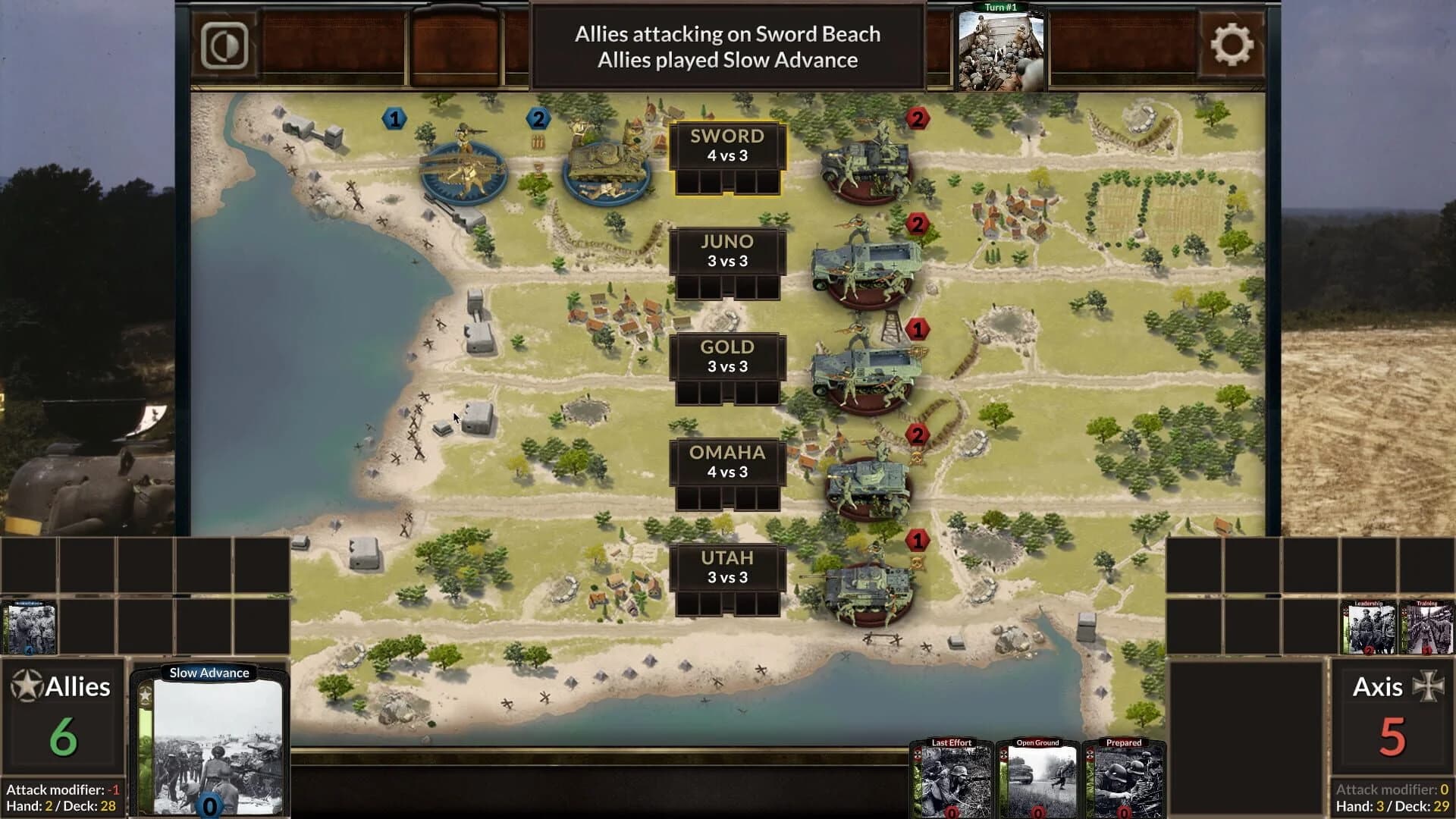This screenshot has height=819, width=1456.
Task: Click the contrast display icon in top-left corner
Action: coord(224,45)
